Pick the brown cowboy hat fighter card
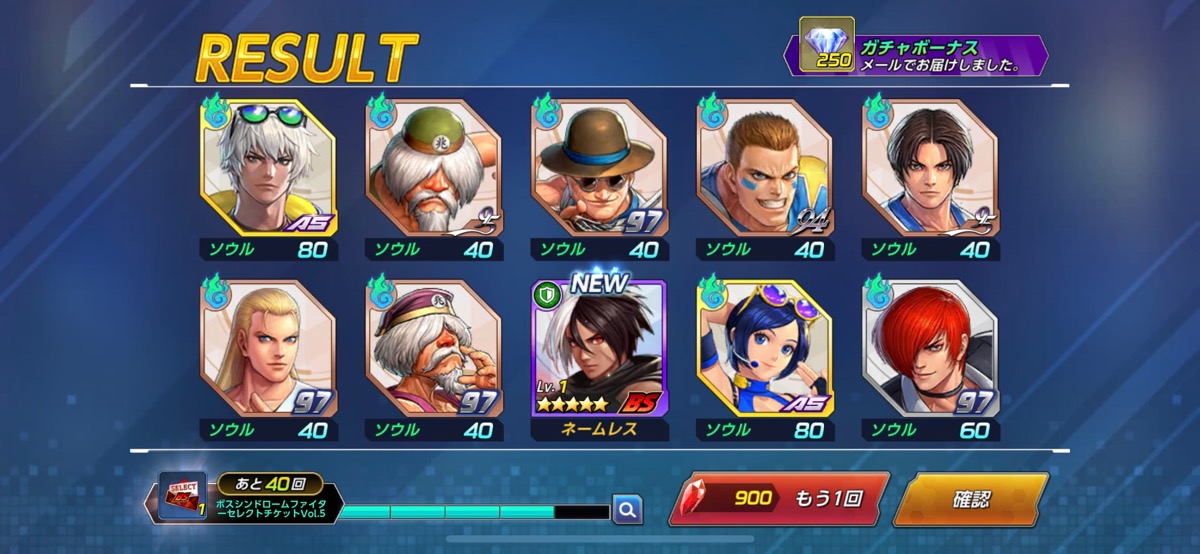The height and width of the screenshot is (554, 1200). 598,170
